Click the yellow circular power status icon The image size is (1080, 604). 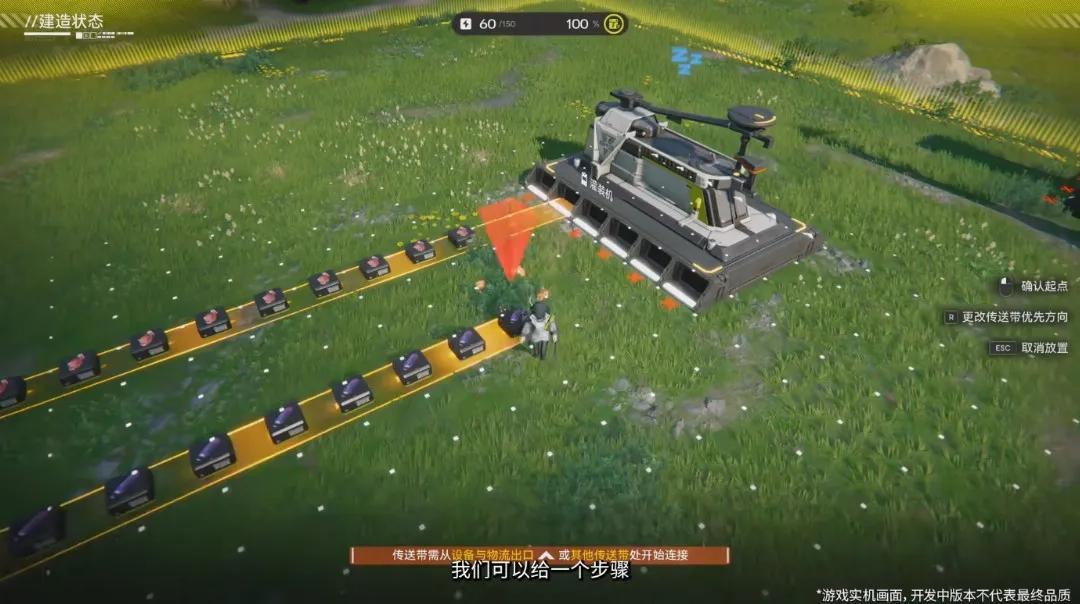point(613,23)
